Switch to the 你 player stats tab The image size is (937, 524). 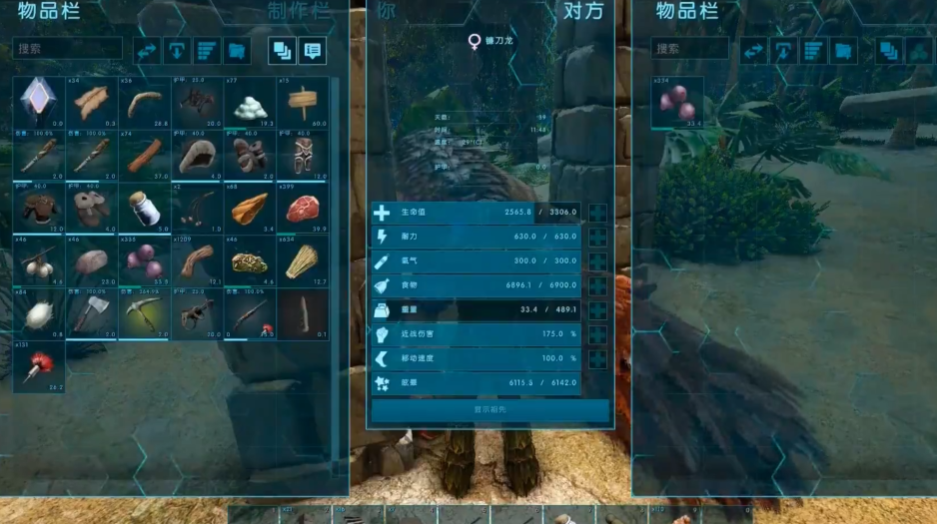point(386,12)
